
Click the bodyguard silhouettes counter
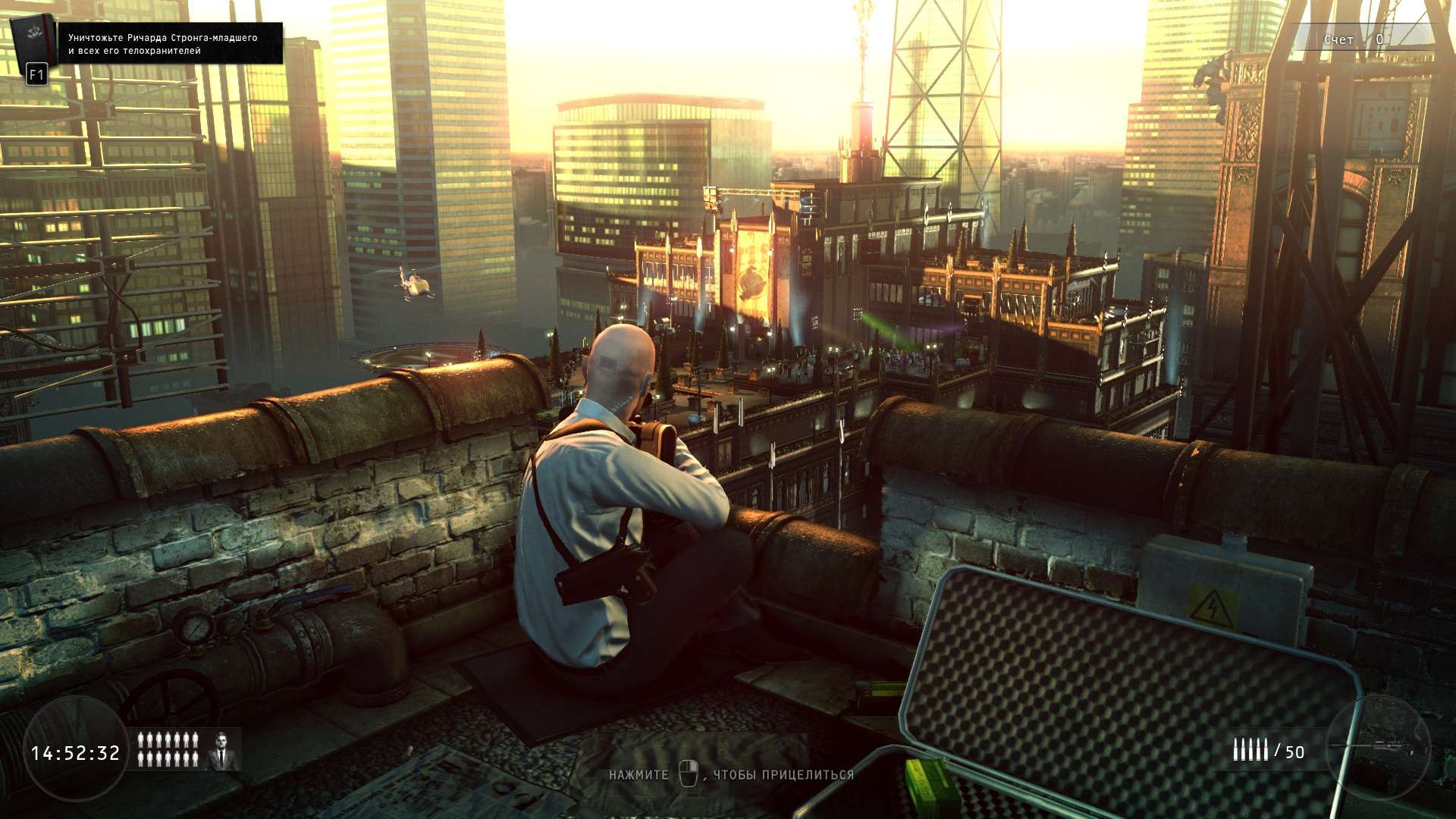168,749
